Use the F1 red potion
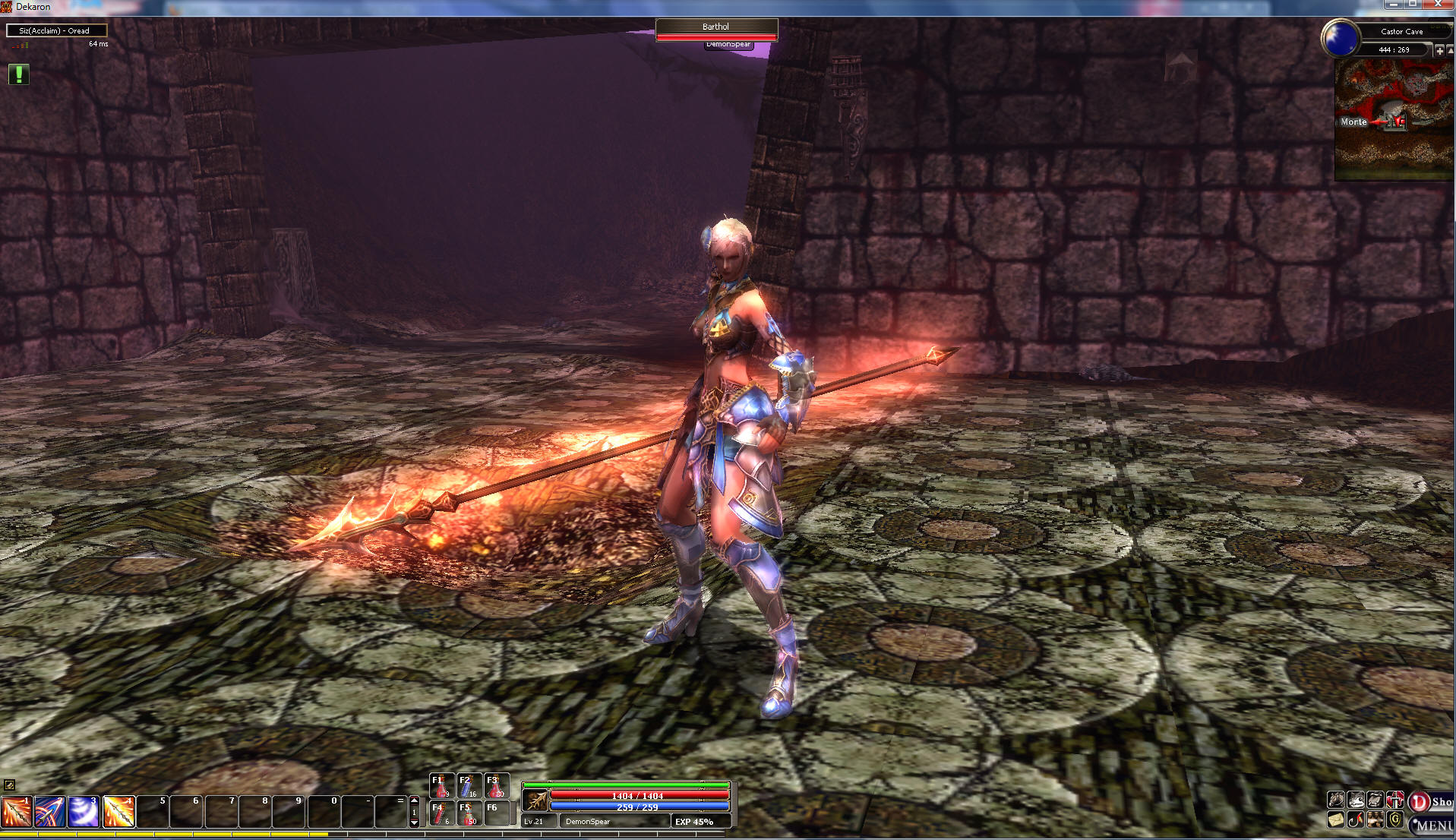Screen dimensions: 1456x840 click(441, 786)
